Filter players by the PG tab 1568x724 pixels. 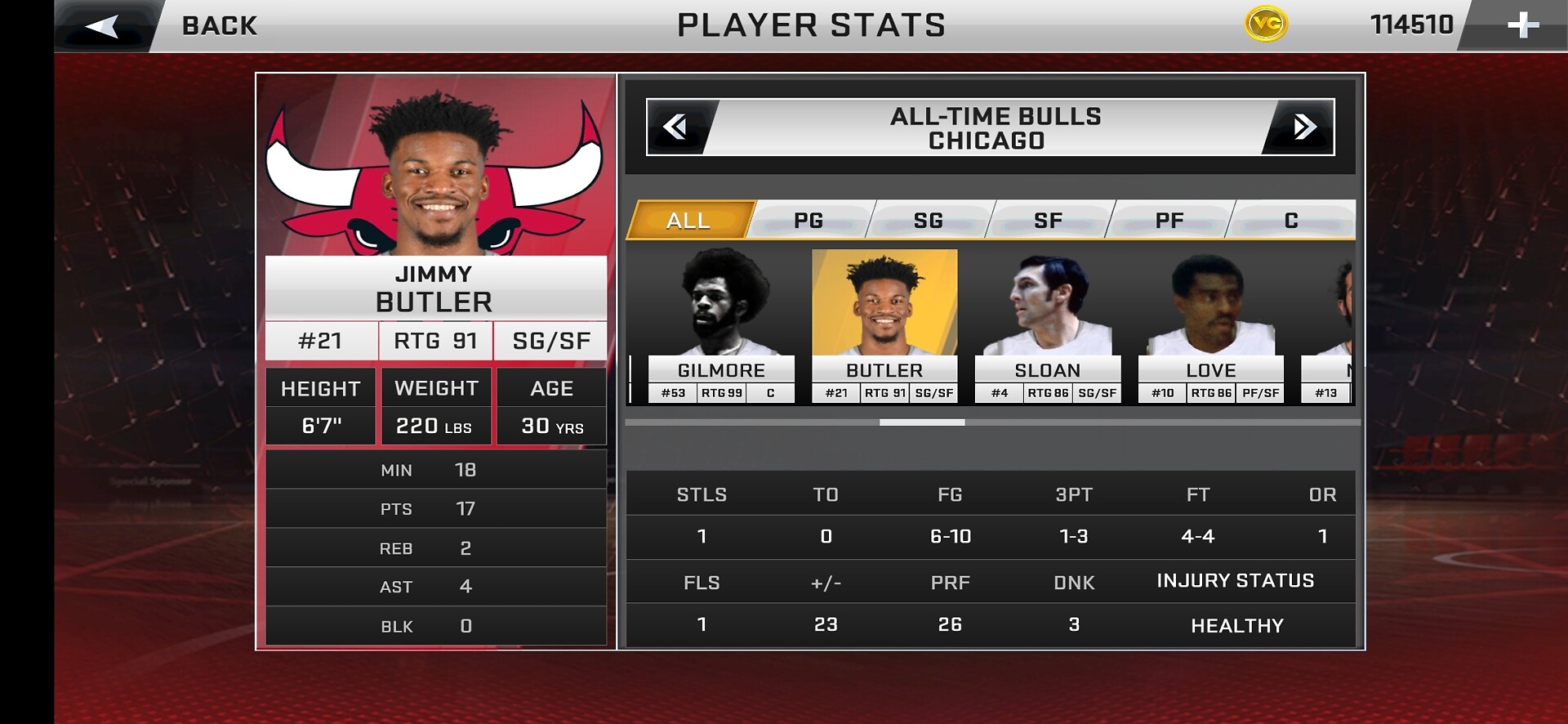(808, 220)
